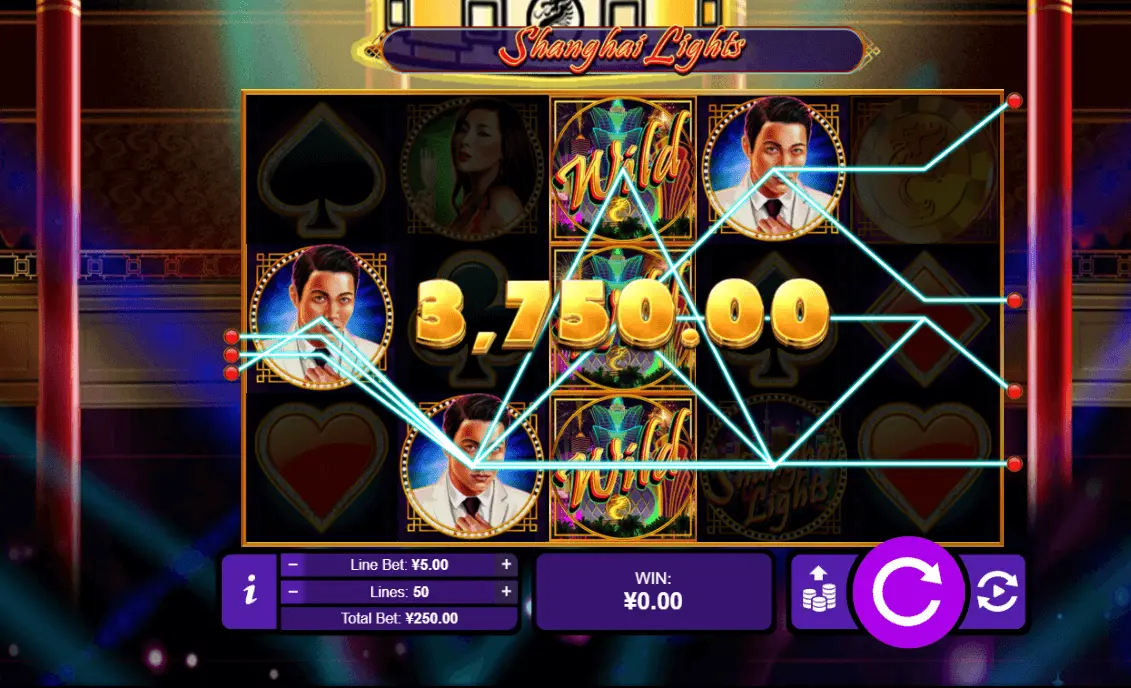
Task: Increase the Line Bet amount
Action: (x=506, y=564)
